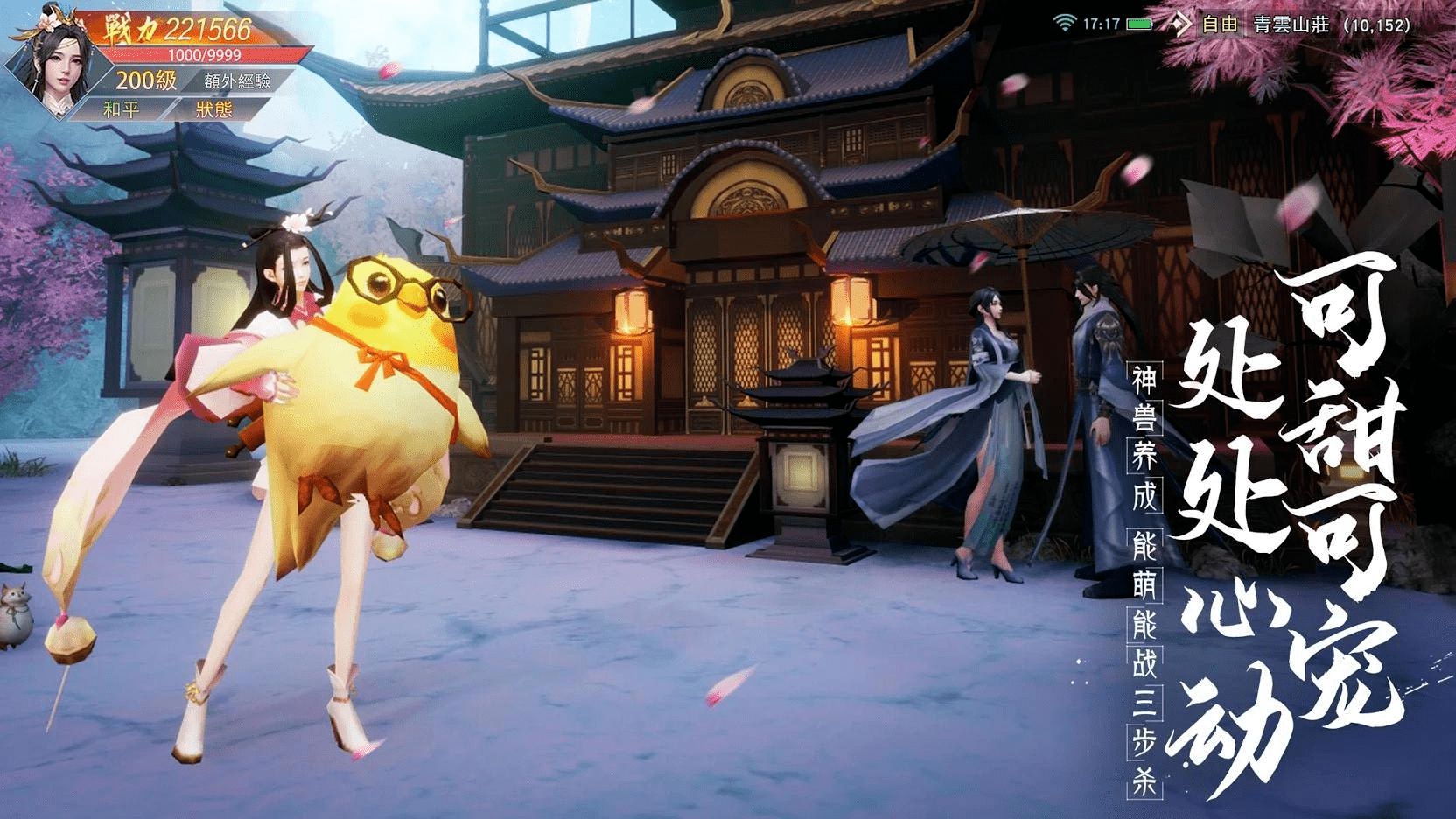Open the map via 青雲山莊 location name
This screenshot has width=1456, height=819.
1291,24
